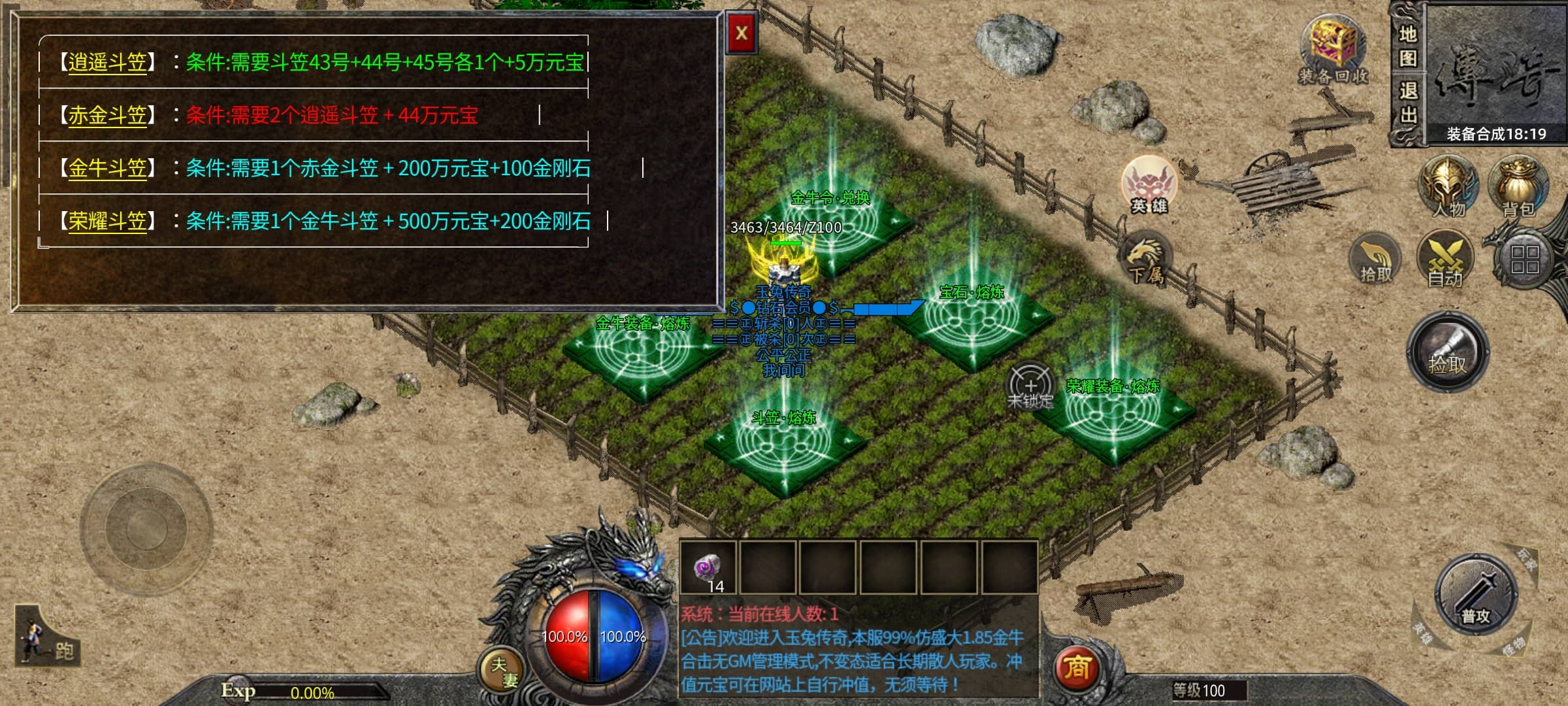Open the 人物 character sheet

pyautogui.click(x=1447, y=186)
